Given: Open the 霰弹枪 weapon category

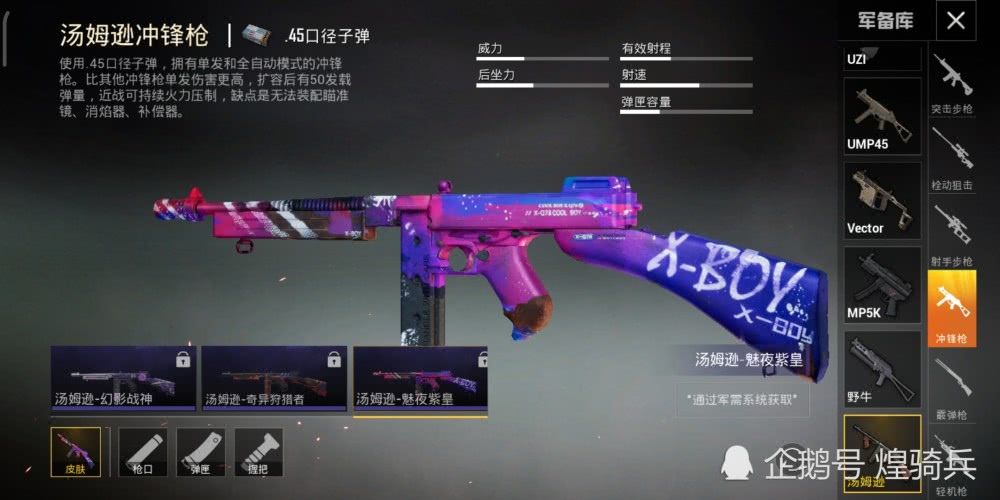Looking at the screenshot, I should point(952,390).
